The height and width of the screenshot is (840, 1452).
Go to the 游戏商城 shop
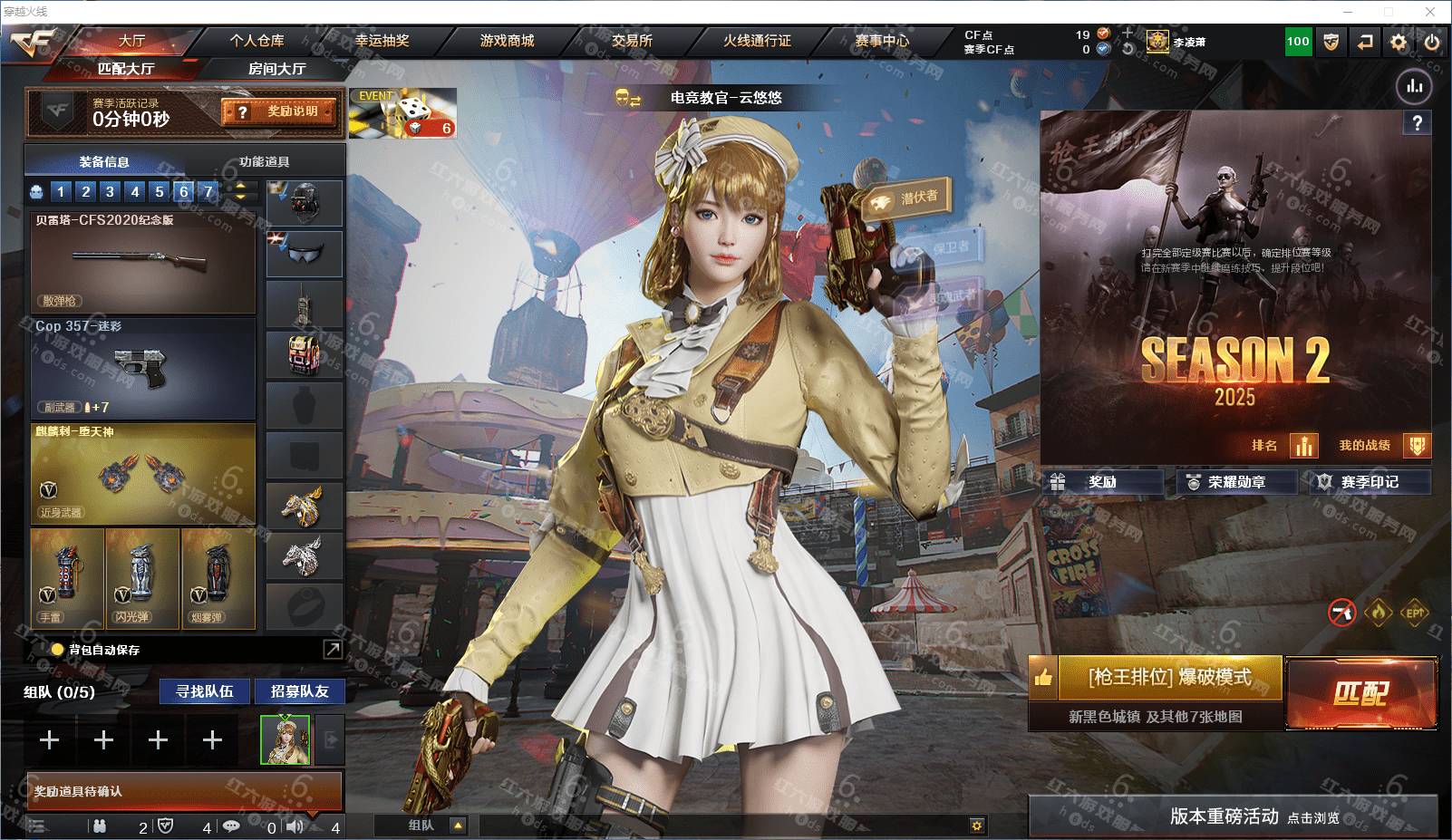[x=507, y=41]
